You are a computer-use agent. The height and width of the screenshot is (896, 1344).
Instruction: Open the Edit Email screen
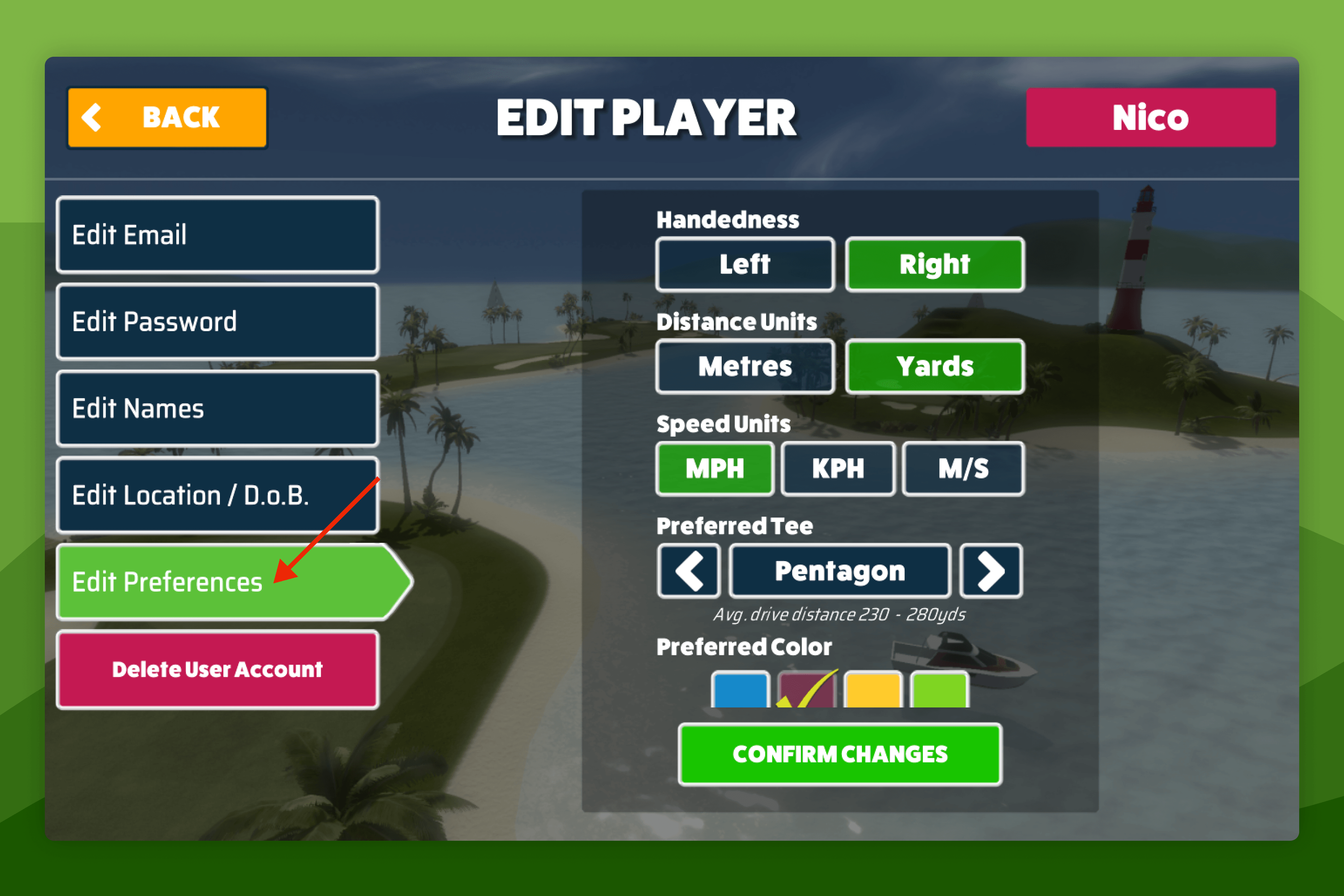[x=217, y=235]
